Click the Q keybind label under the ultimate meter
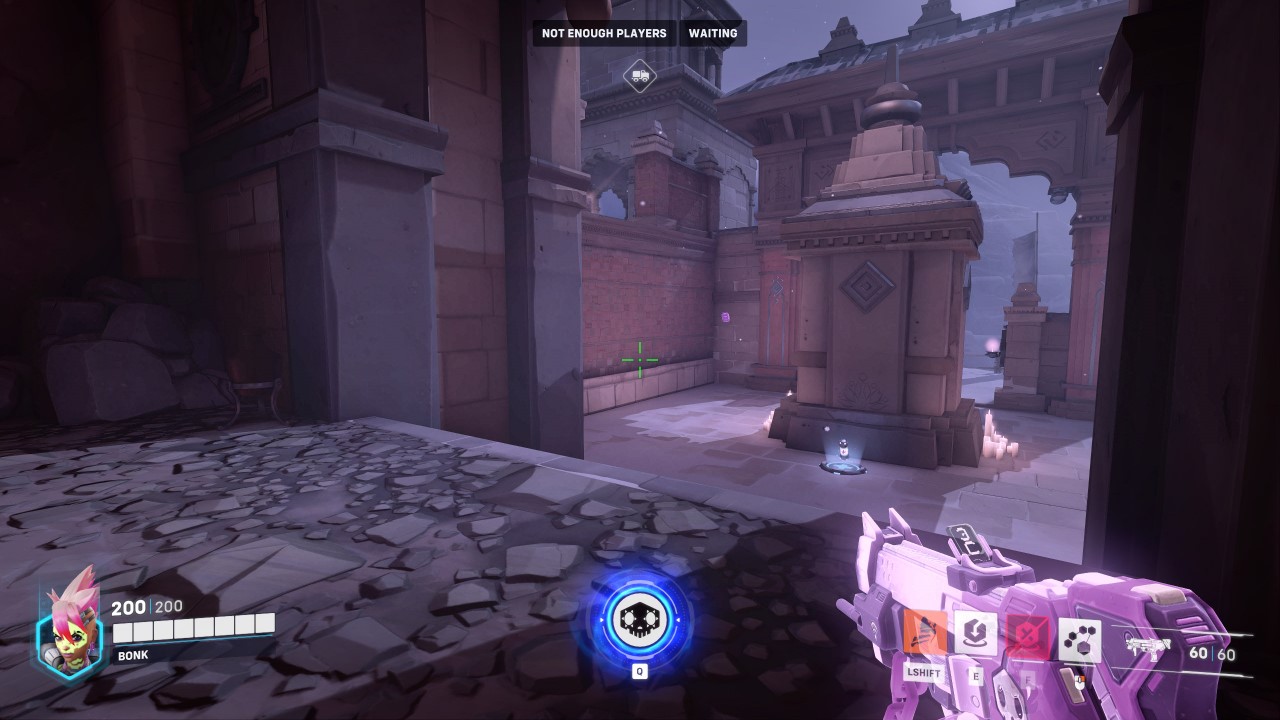1280x720 pixels. [639, 671]
